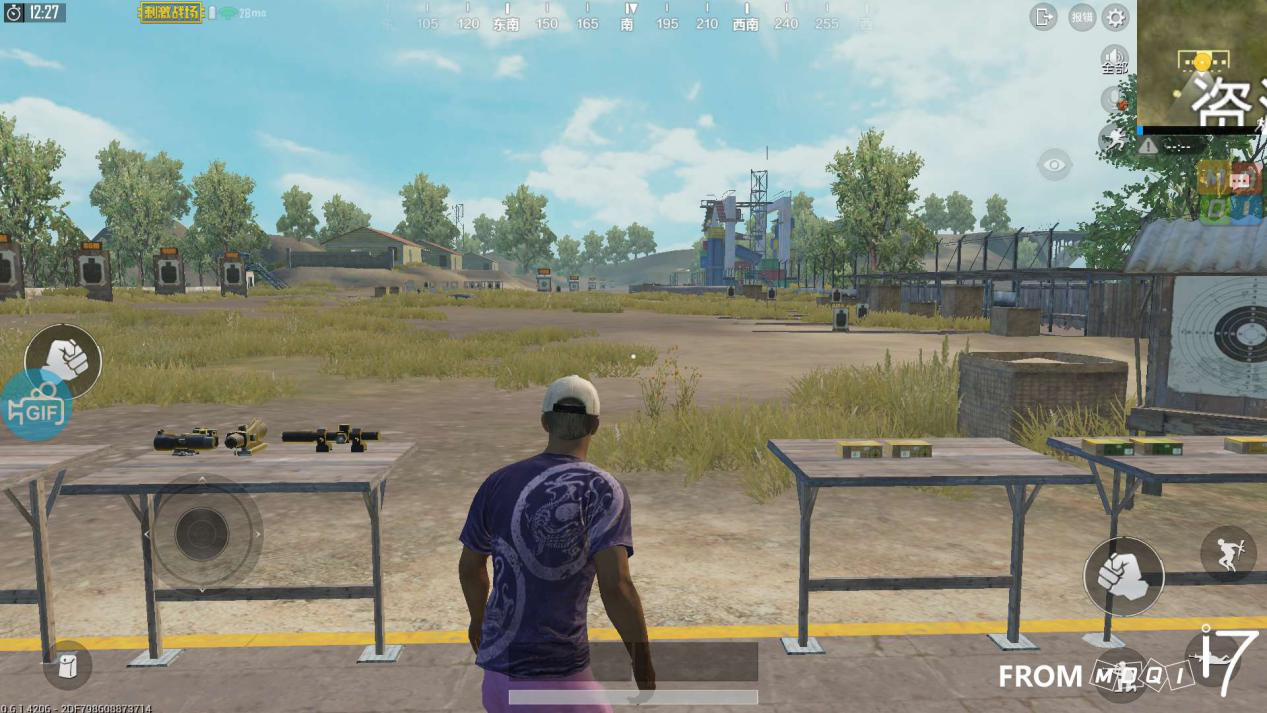Open the gear settings menu
The height and width of the screenshot is (713, 1267).
(x=1115, y=17)
